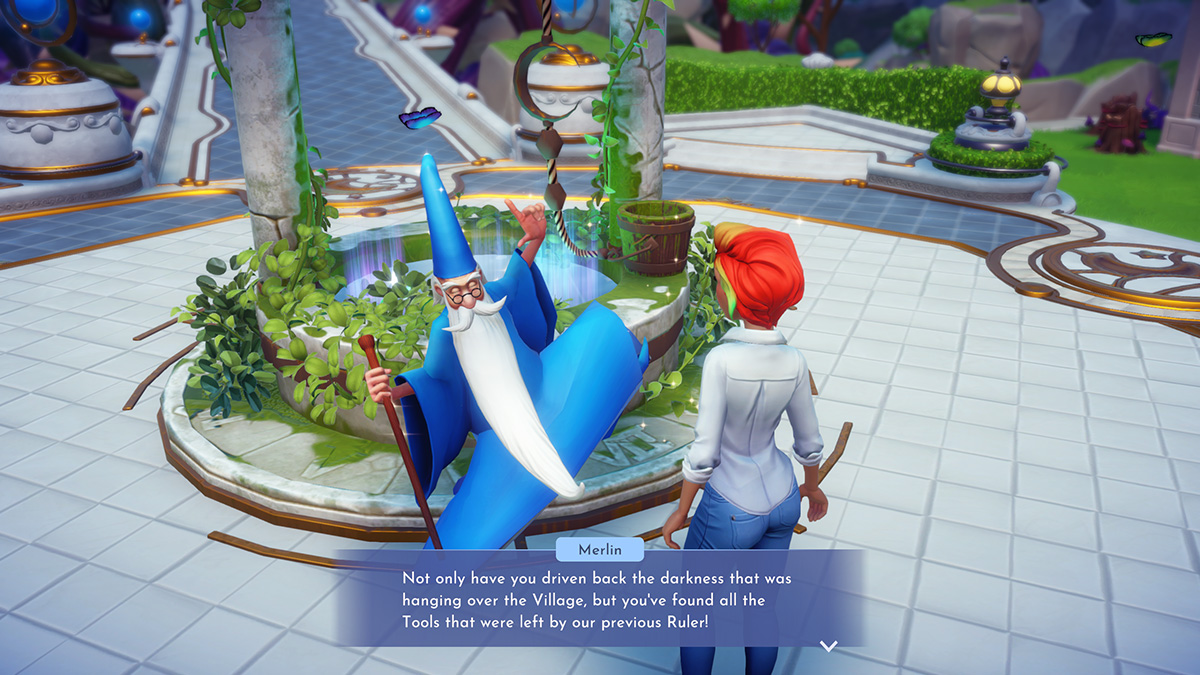Advance dialogue with the down-arrow continue icon
This screenshot has height=675, width=1200.
828,646
